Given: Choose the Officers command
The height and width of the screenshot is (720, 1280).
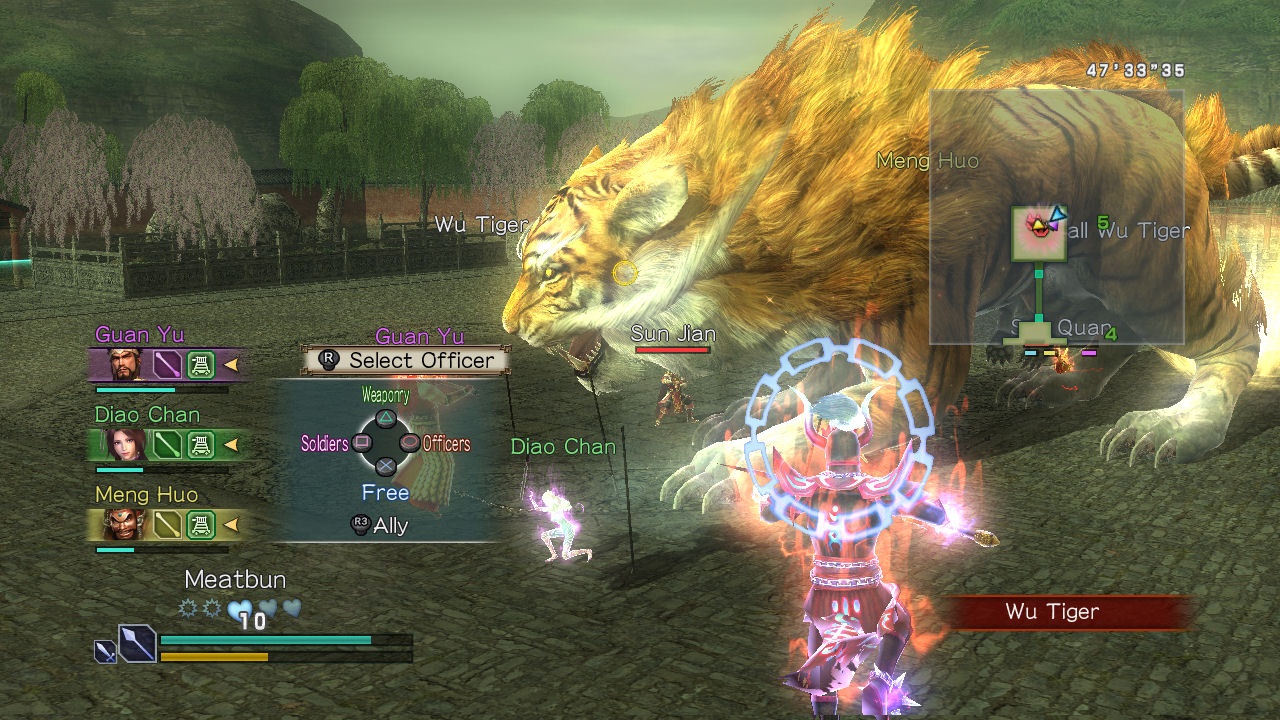Looking at the screenshot, I should click(x=409, y=443).
